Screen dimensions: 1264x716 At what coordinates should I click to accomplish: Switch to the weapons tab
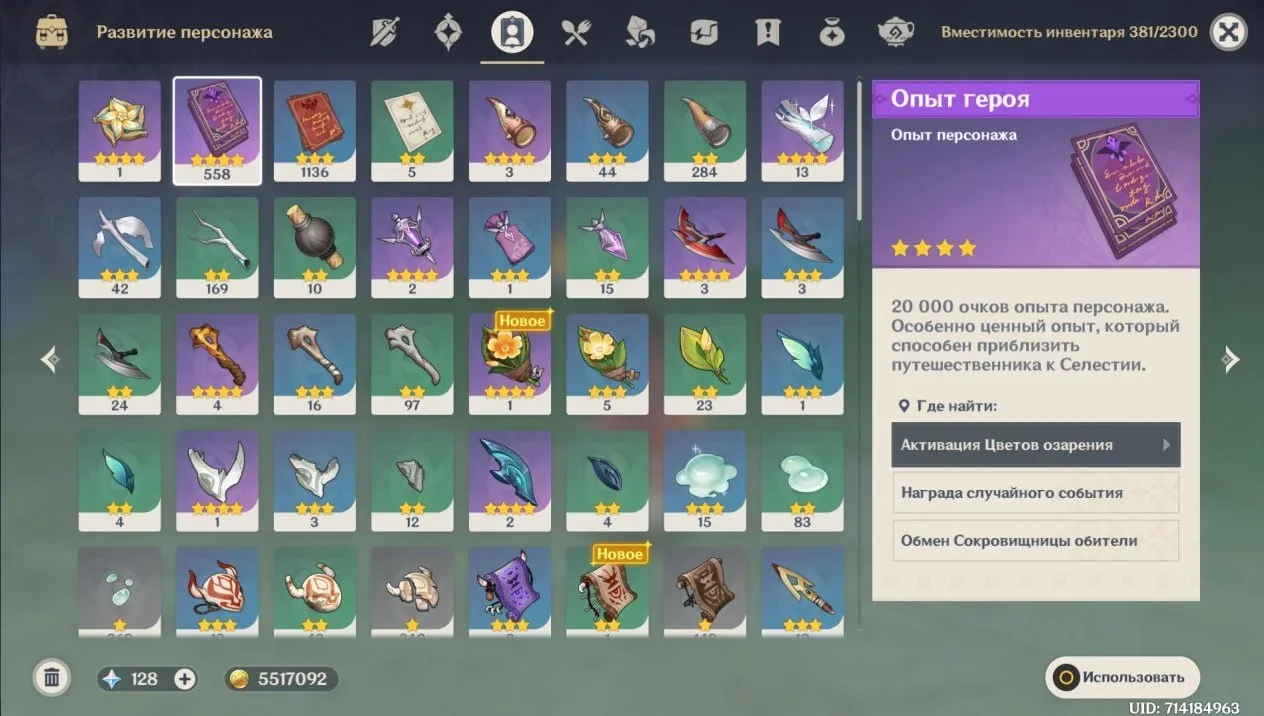tap(385, 32)
